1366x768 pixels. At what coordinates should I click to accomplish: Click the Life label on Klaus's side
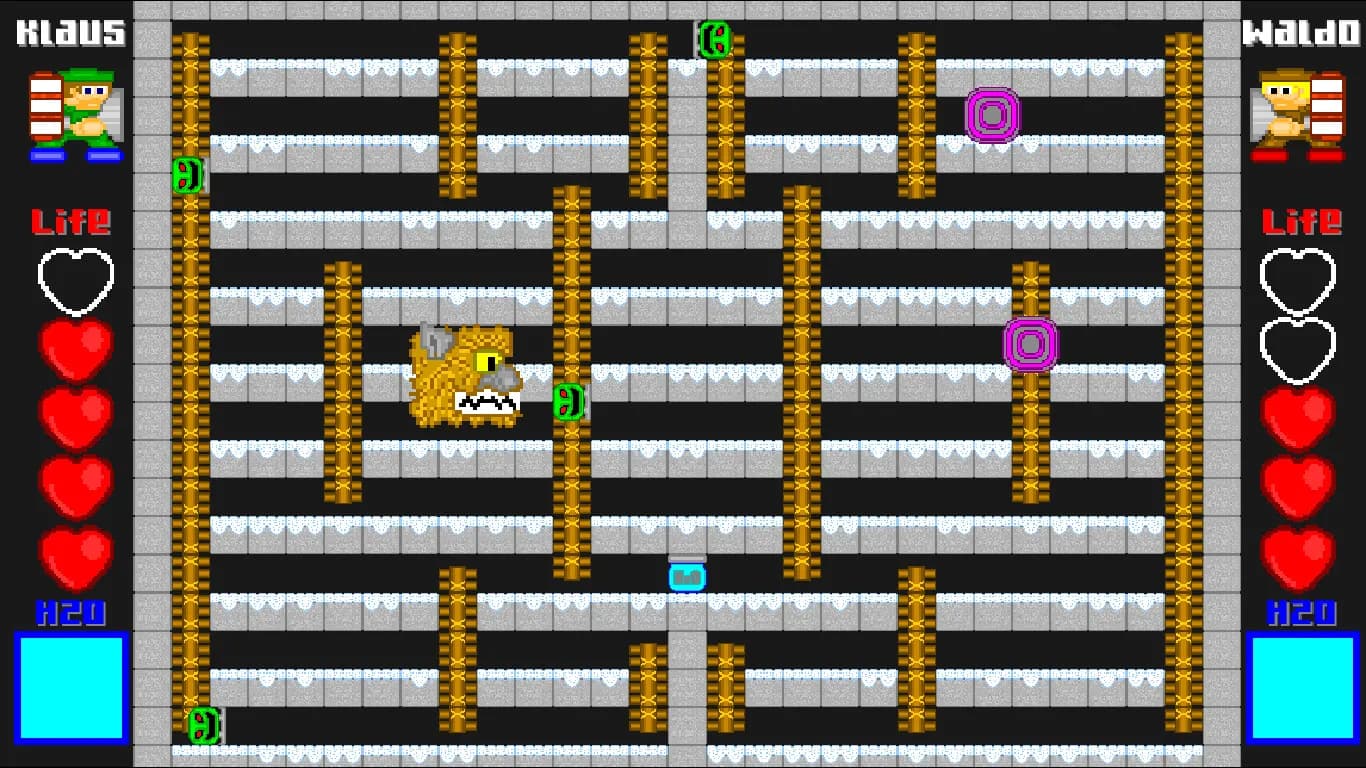[73, 222]
